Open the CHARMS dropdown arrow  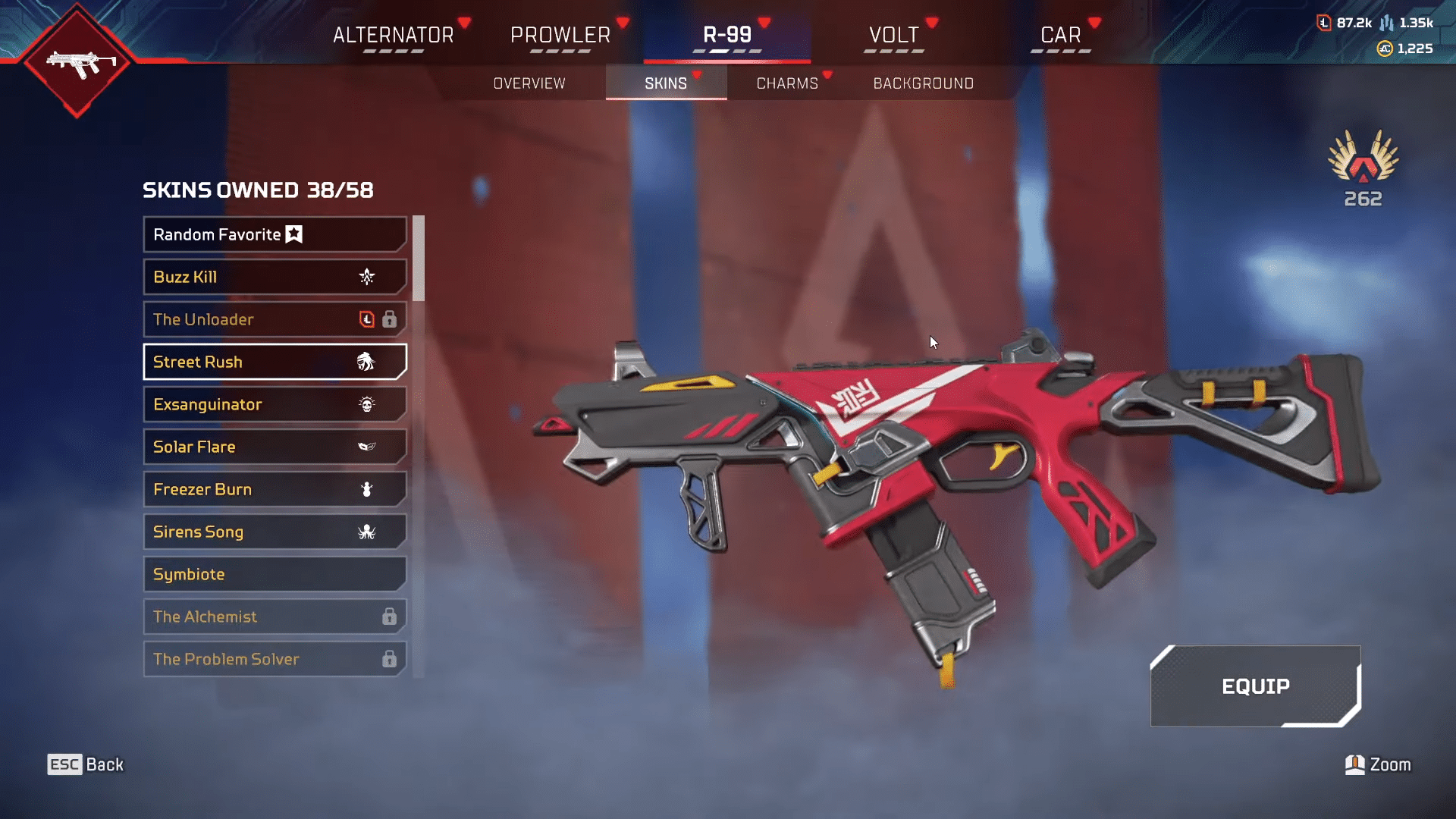[827, 76]
